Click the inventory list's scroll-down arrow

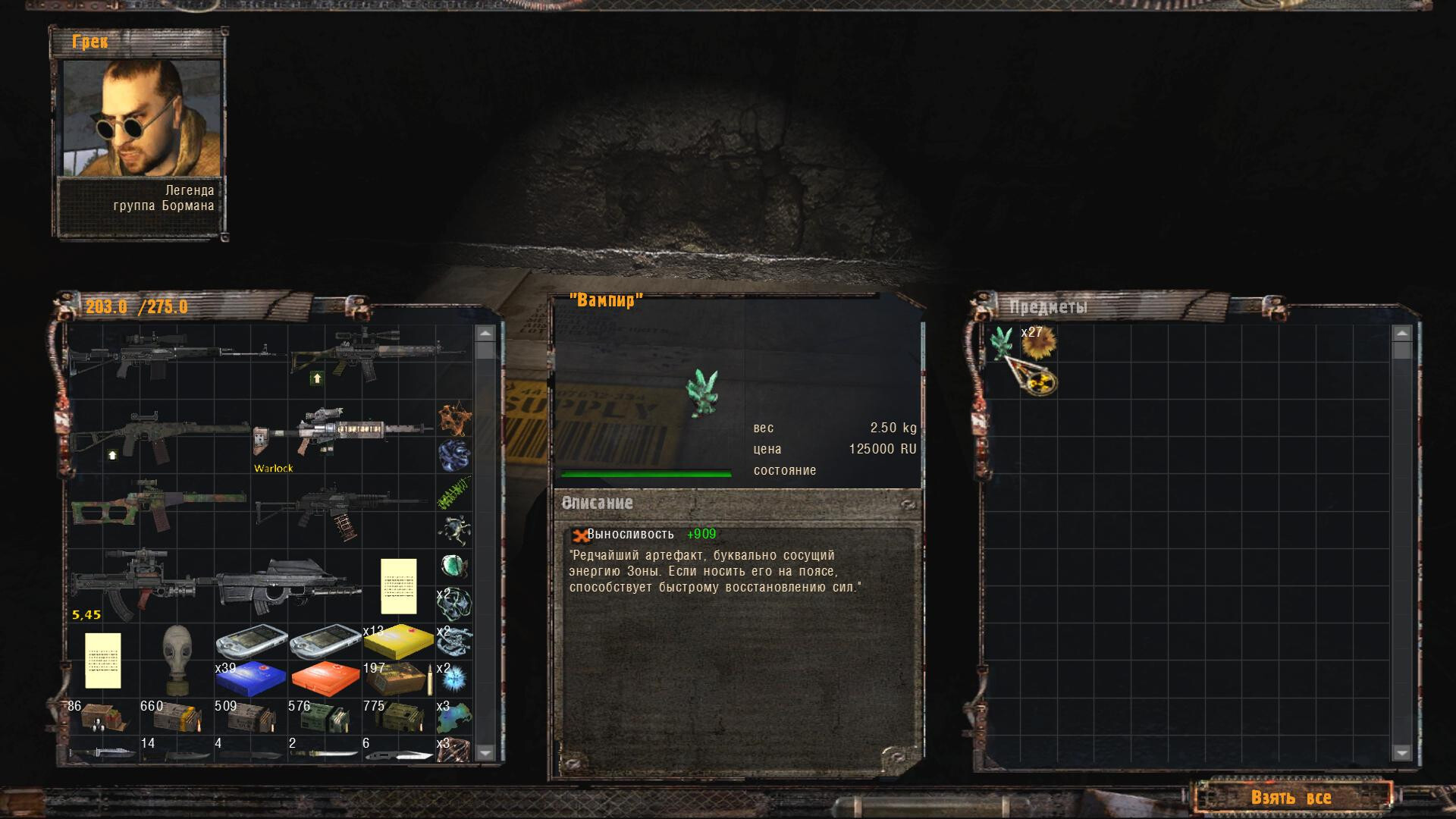485,752
